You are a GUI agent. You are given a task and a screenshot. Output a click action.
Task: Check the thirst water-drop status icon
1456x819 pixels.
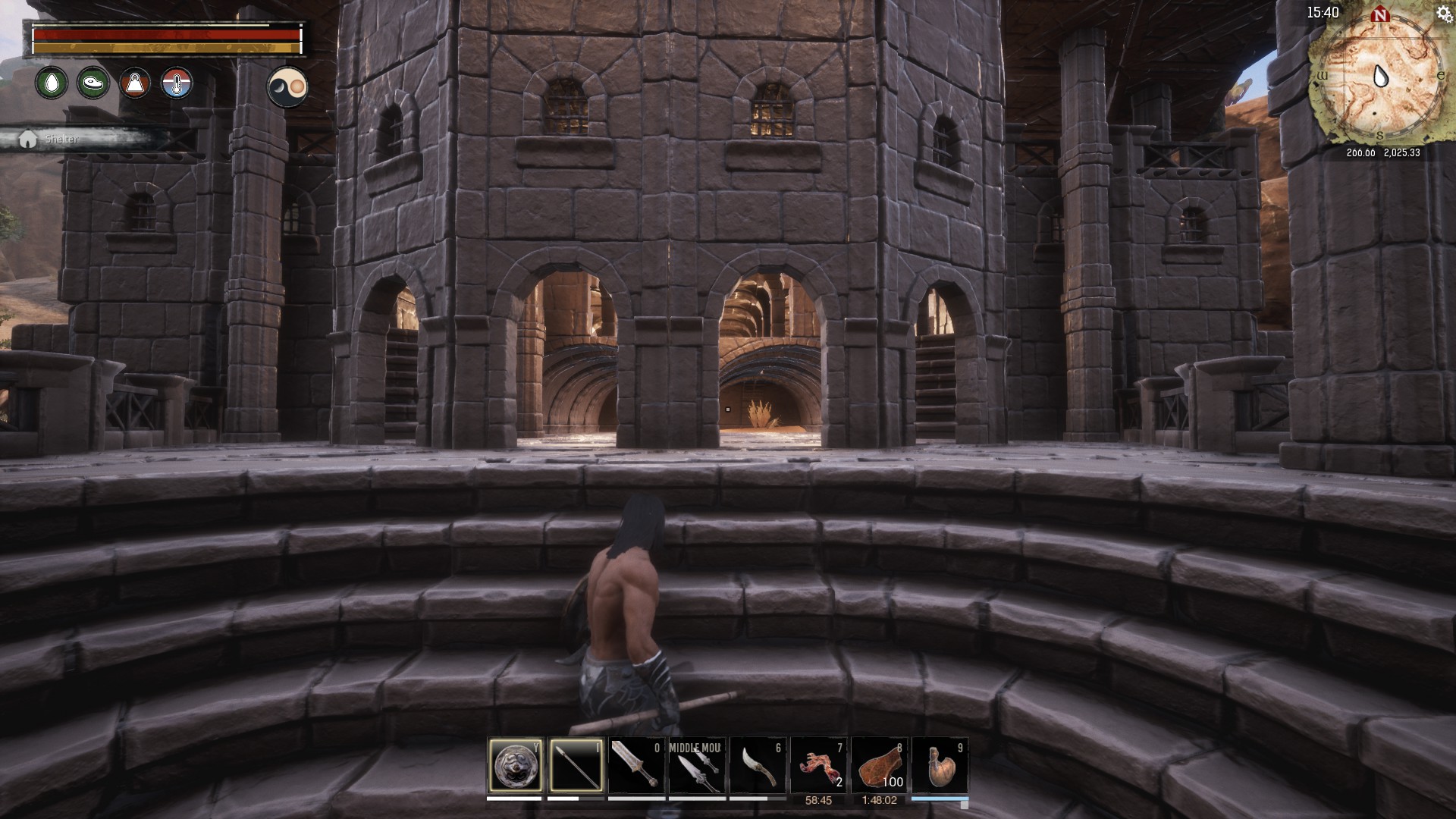click(x=52, y=83)
